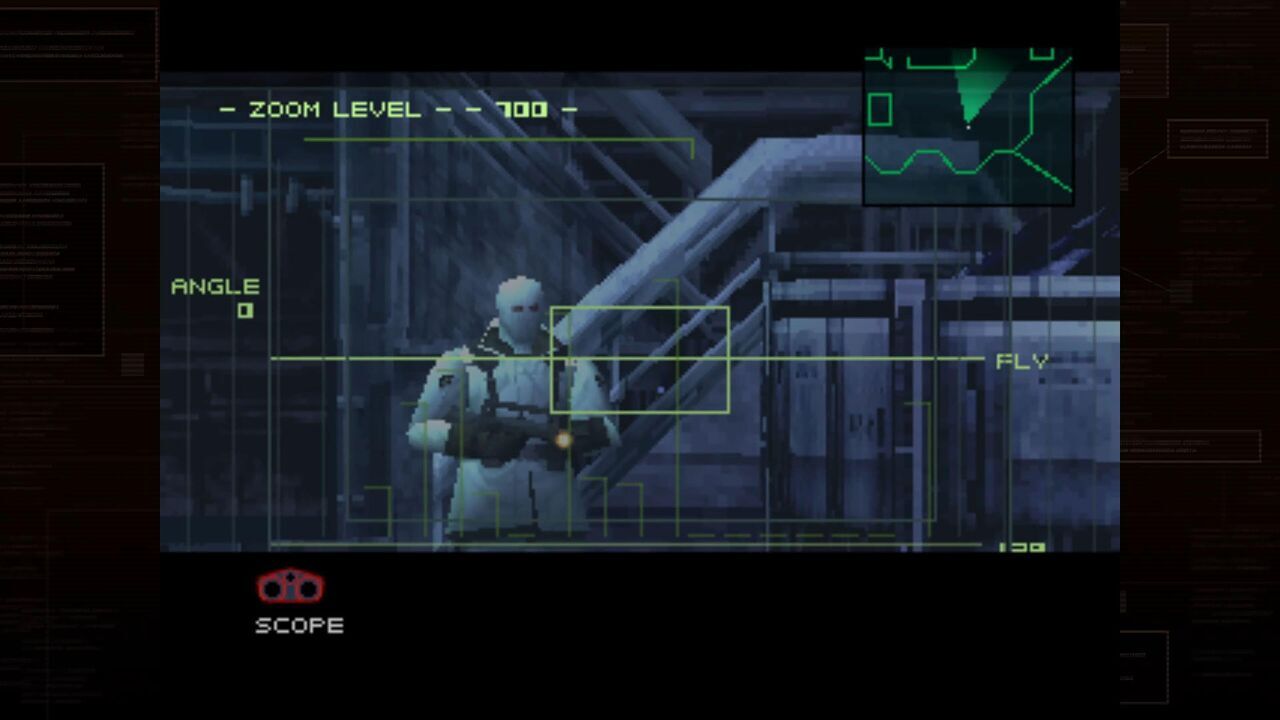Screen dimensions: 1280x720
Task: Toggle the small green square on the radar
Action: click(x=881, y=110)
